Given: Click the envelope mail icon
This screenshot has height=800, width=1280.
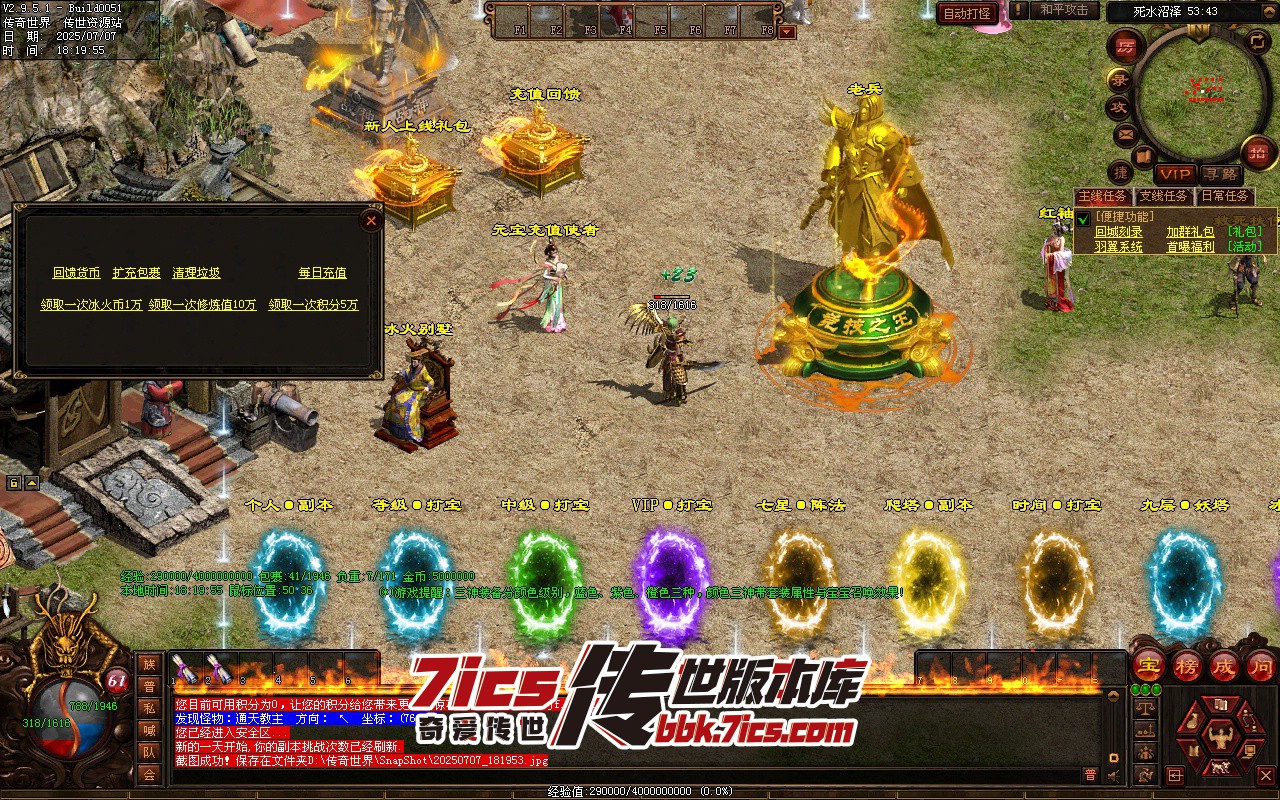Looking at the screenshot, I should (1125, 133).
